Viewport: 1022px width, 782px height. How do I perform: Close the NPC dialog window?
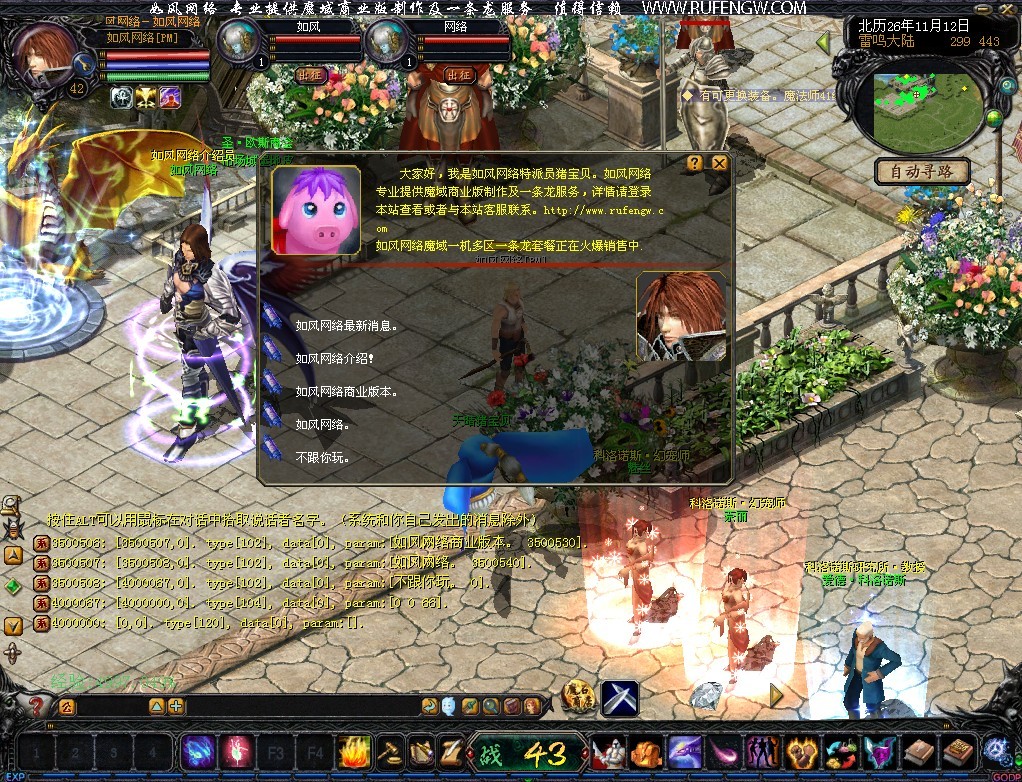tap(719, 163)
